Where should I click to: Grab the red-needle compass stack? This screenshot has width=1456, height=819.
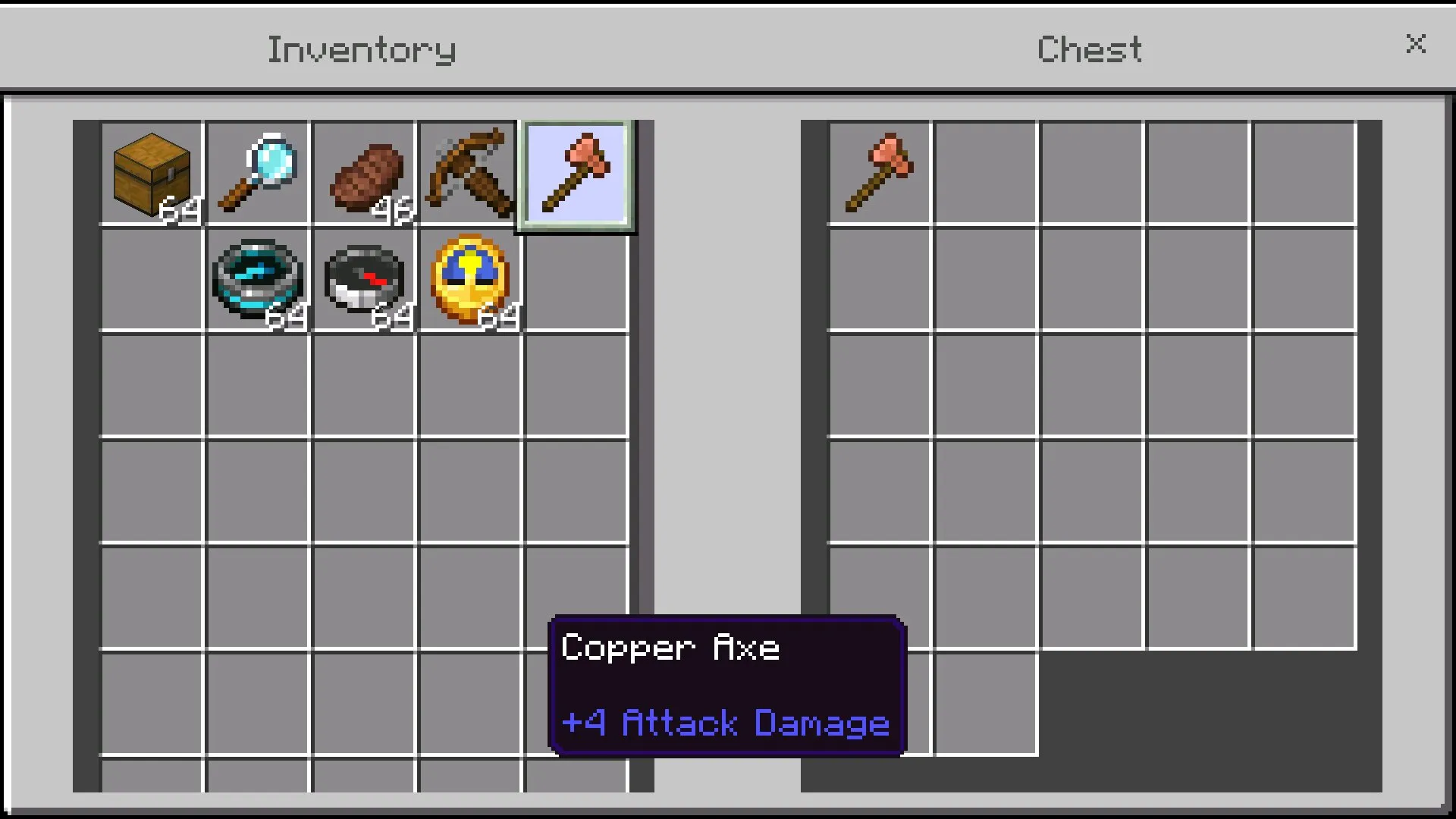(364, 280)
